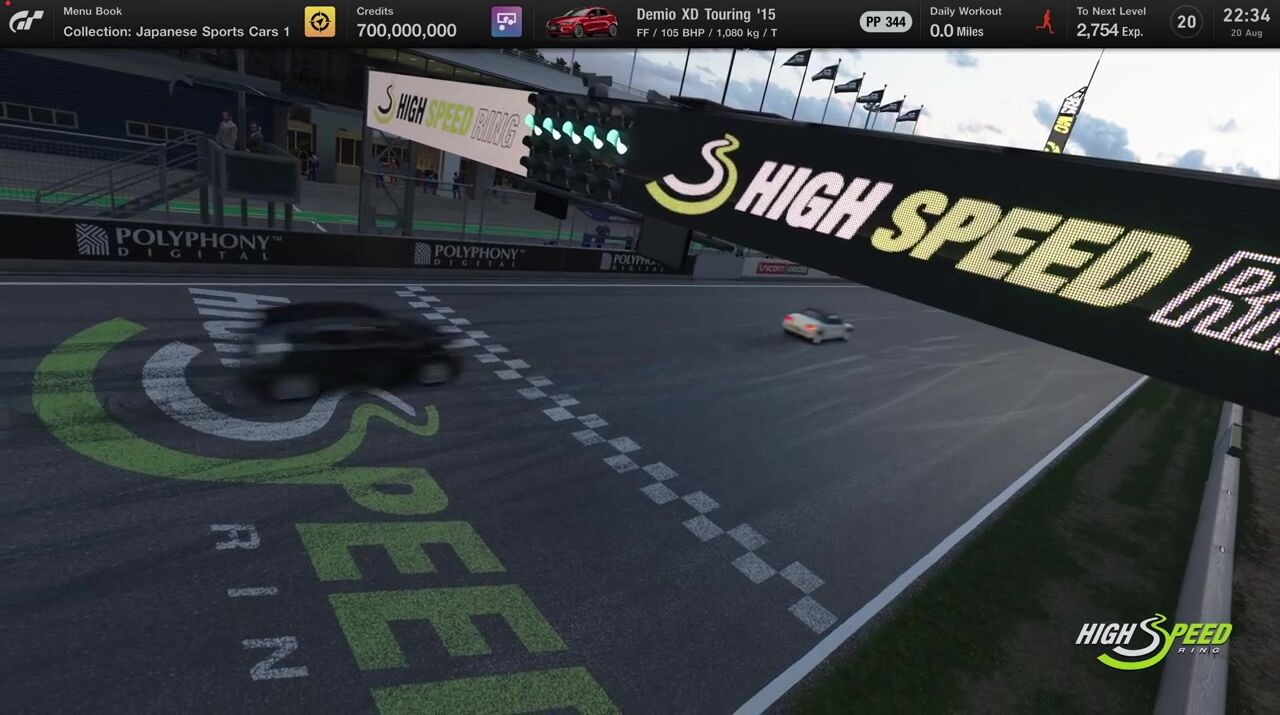Select the yellow target icon beside Menu Book

click(320, 21)
